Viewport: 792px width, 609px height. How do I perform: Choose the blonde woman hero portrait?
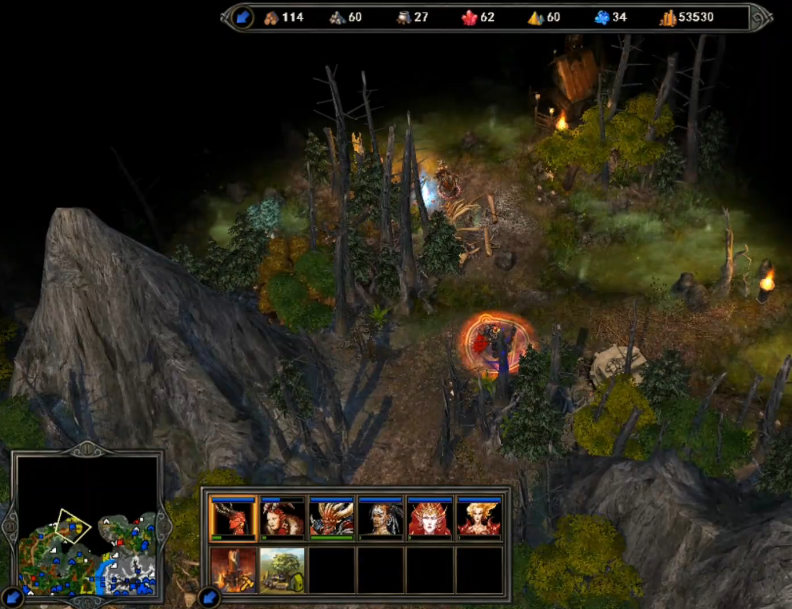tap(479, 519)
